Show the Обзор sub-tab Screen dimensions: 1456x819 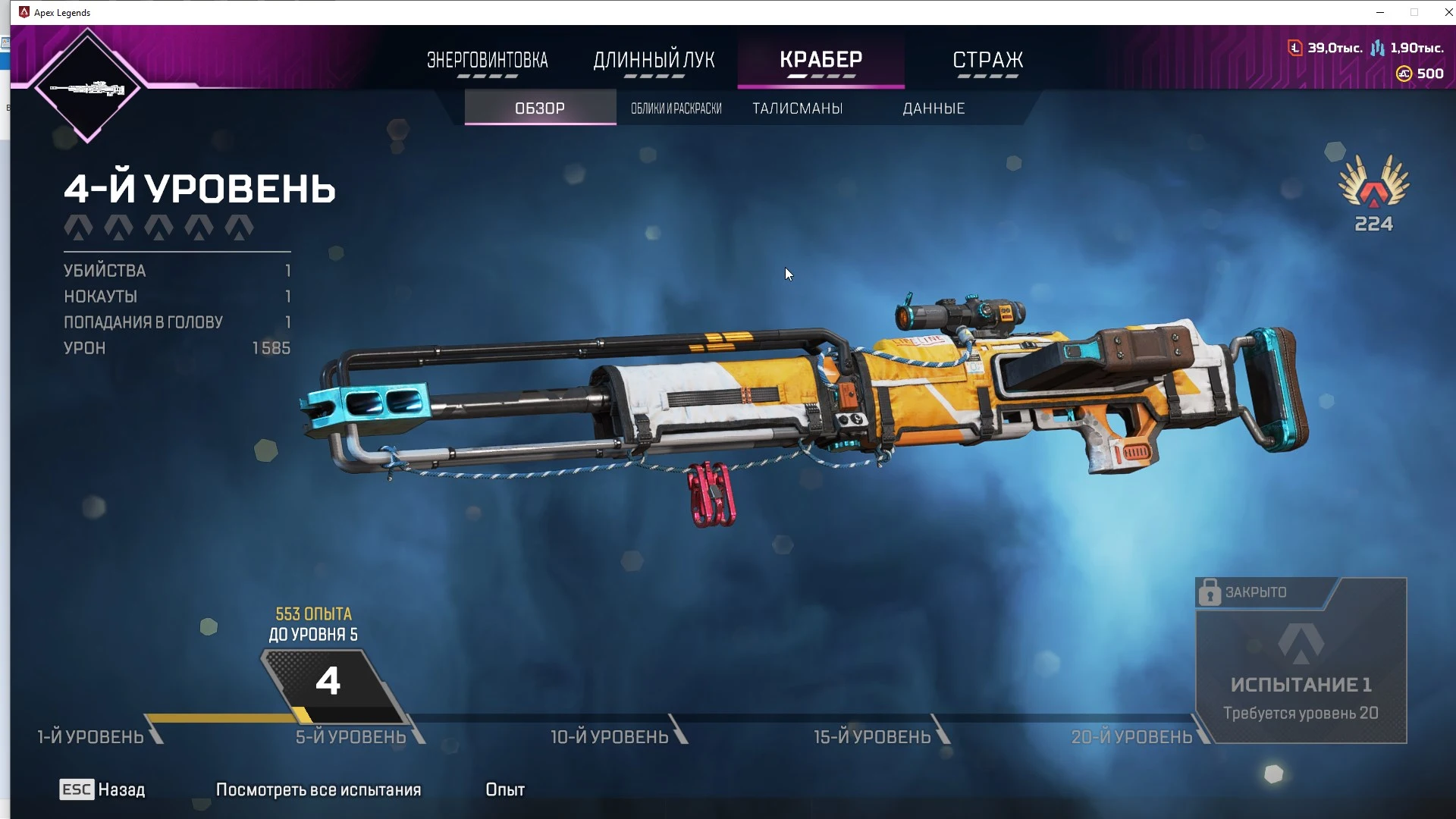[x=540, y=108]
